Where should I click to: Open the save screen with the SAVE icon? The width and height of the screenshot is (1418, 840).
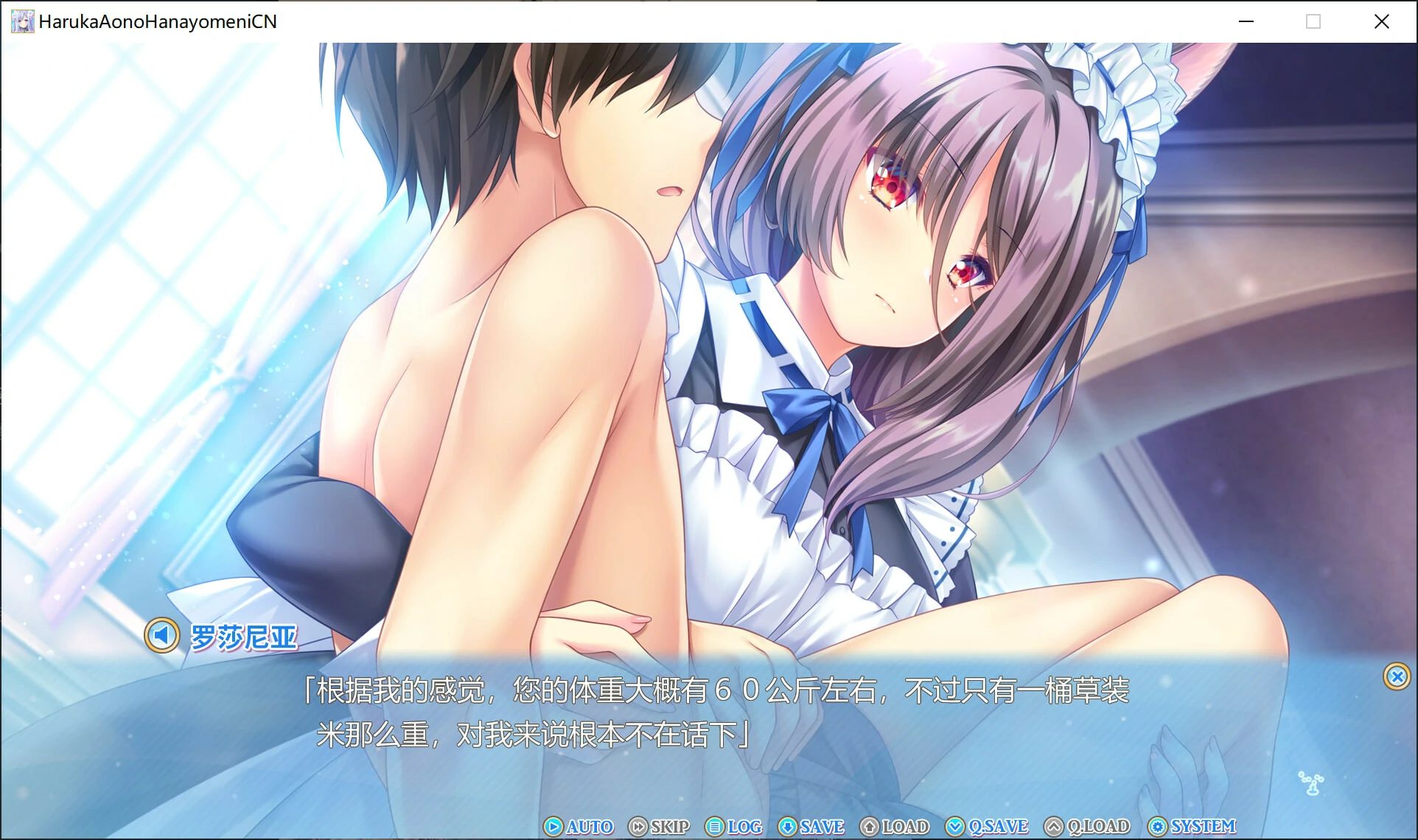coord(788,827)
